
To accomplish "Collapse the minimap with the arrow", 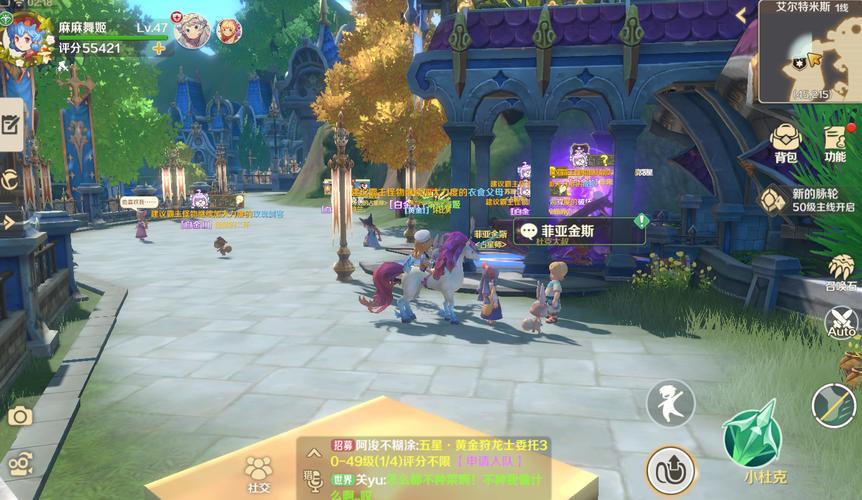I will pyautogui.click(x=741, y=16).
